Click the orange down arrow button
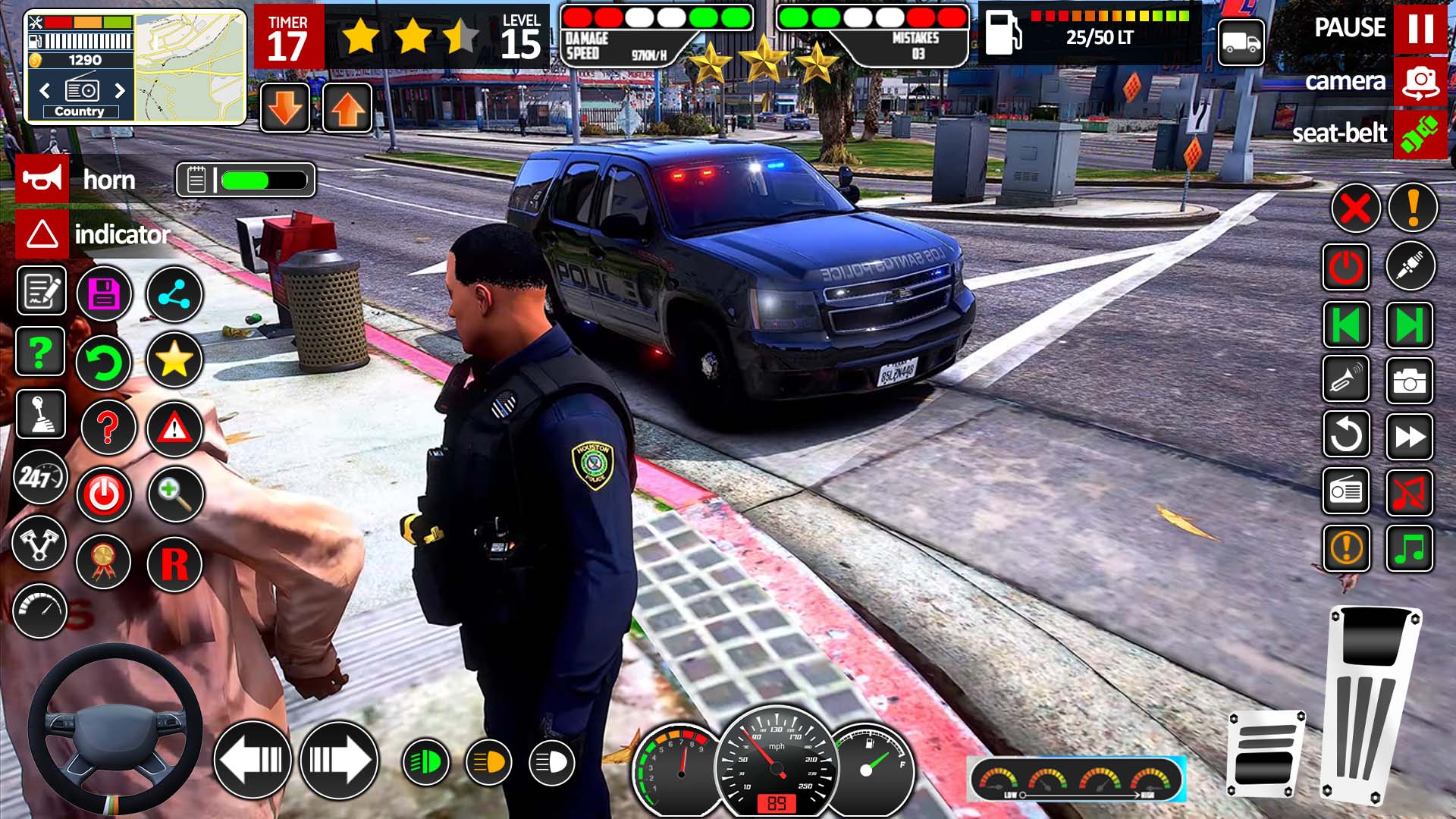This screenshot has width=1456, height=819. 285,108
